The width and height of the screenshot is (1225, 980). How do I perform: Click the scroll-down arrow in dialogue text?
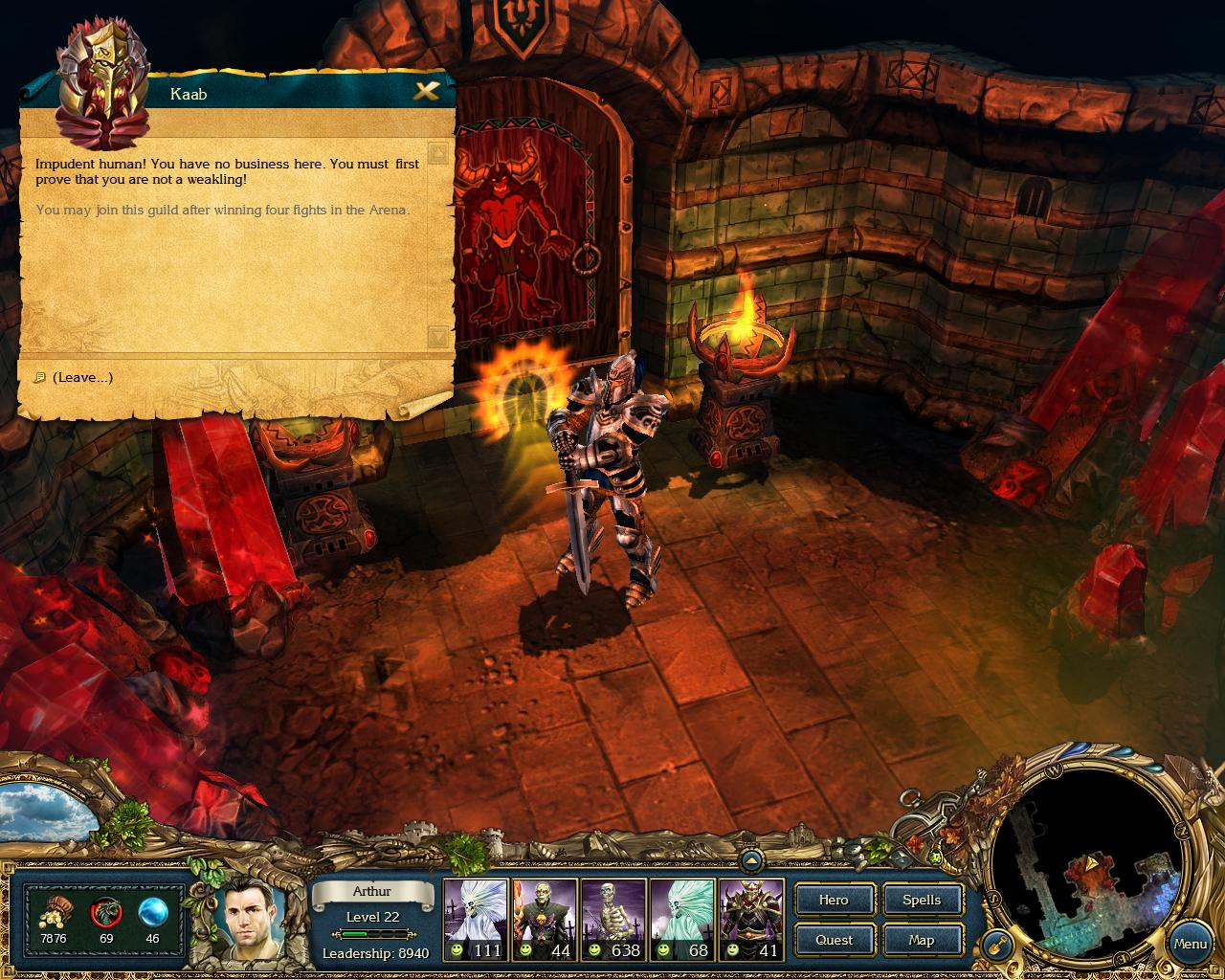click(437, 336)
